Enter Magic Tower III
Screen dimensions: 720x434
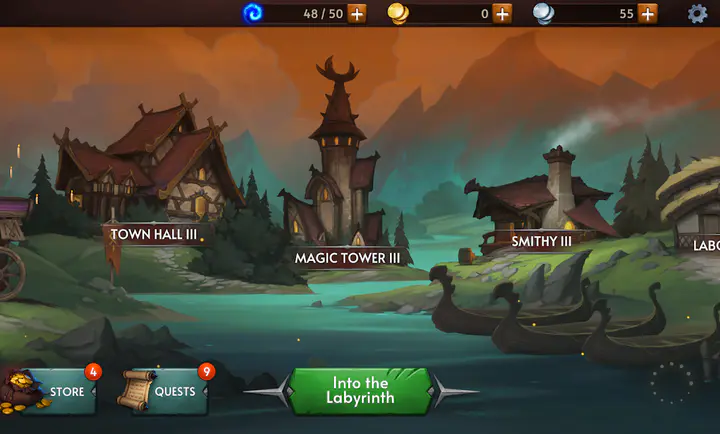coord(347,258)
